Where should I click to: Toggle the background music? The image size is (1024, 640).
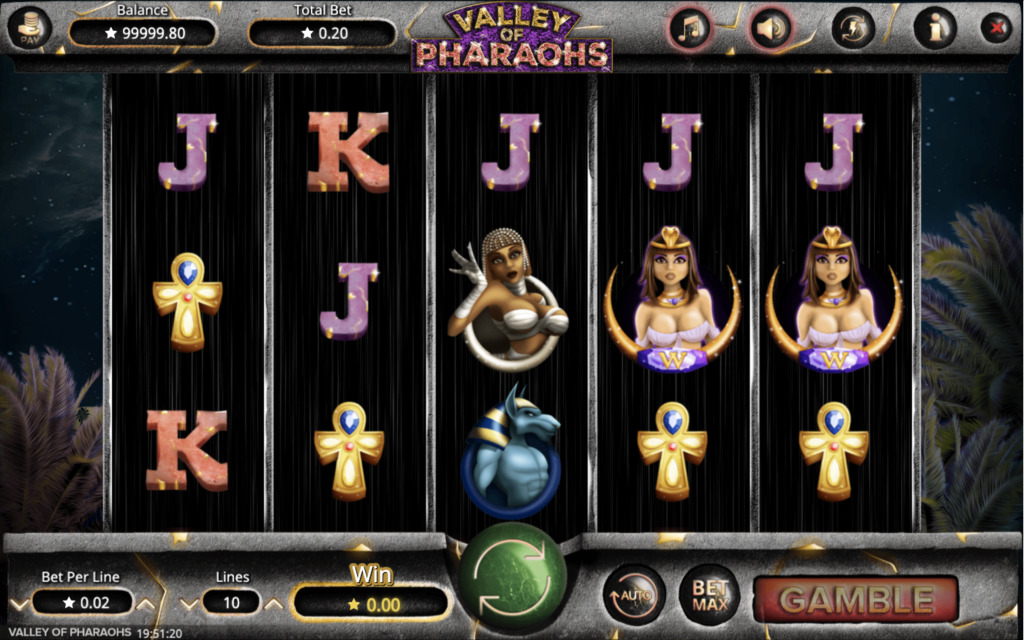point(690,29)
